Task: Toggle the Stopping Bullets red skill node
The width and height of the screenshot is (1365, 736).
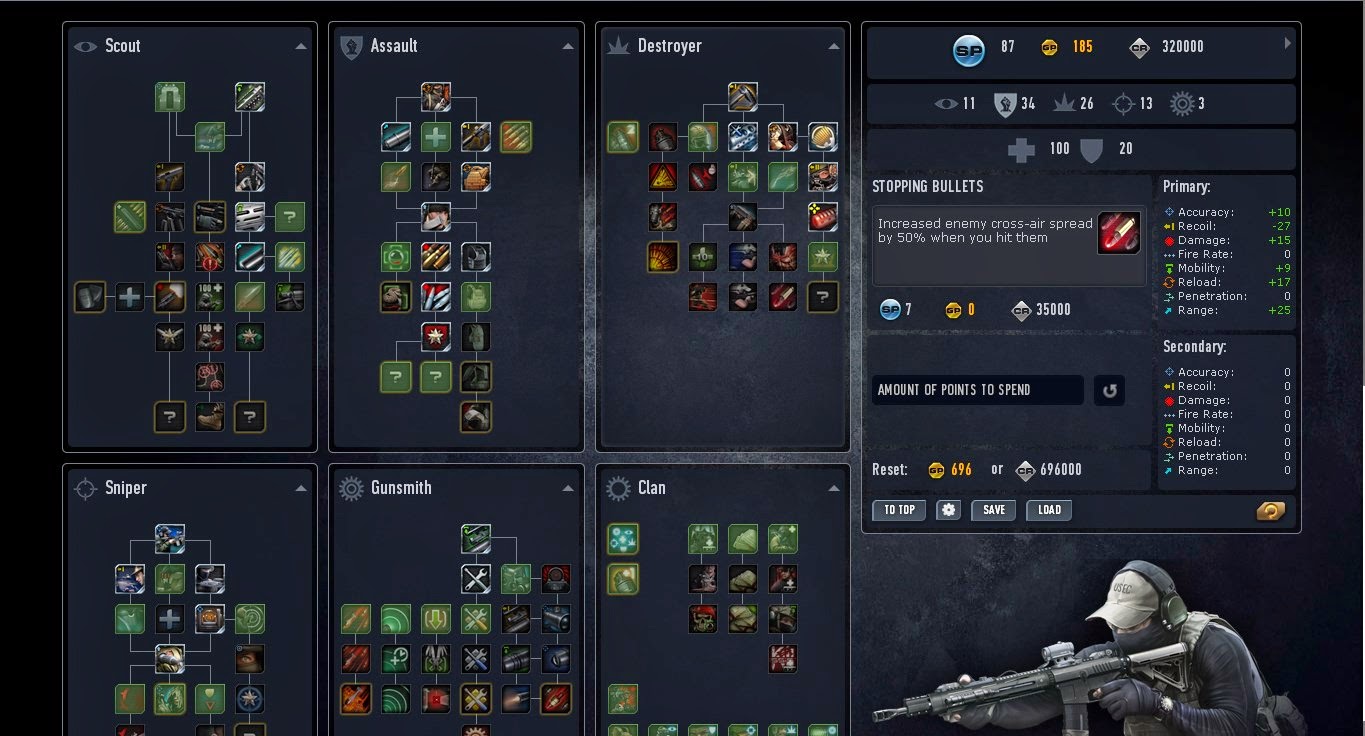Action: 1119,232
